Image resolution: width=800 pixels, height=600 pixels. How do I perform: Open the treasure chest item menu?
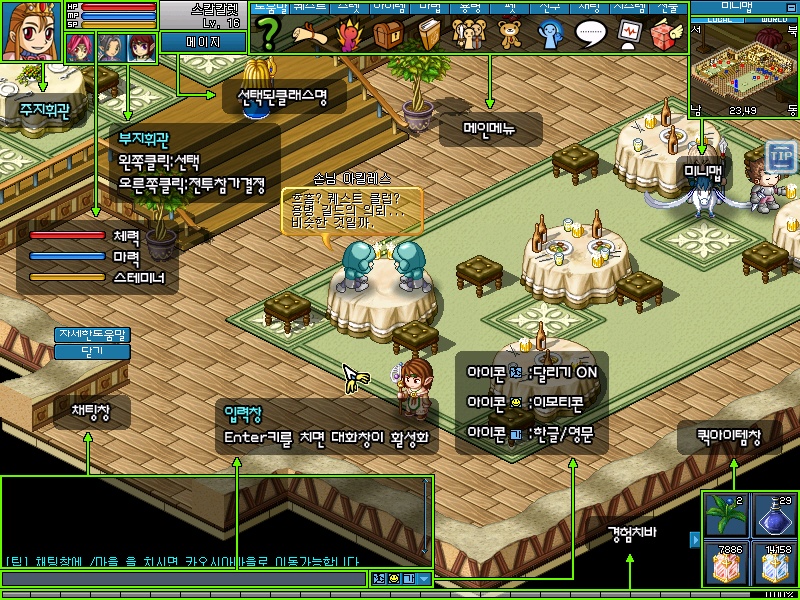point(389,35)
